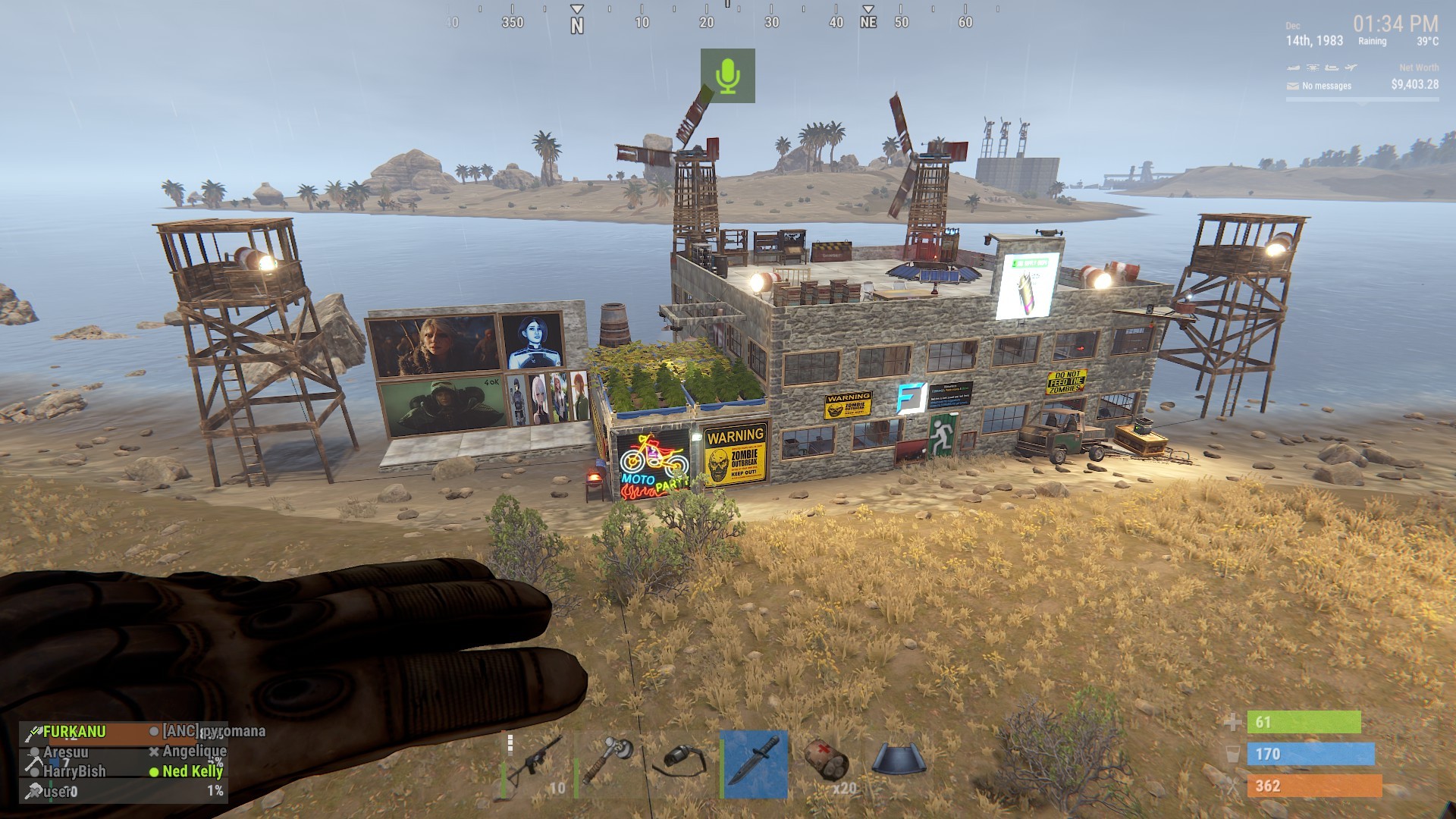Image resolution: width=1456 pixels, height=819 pixels.
Task: Pick [ANC] pyromana in the team list
Action: pos(214,731)
